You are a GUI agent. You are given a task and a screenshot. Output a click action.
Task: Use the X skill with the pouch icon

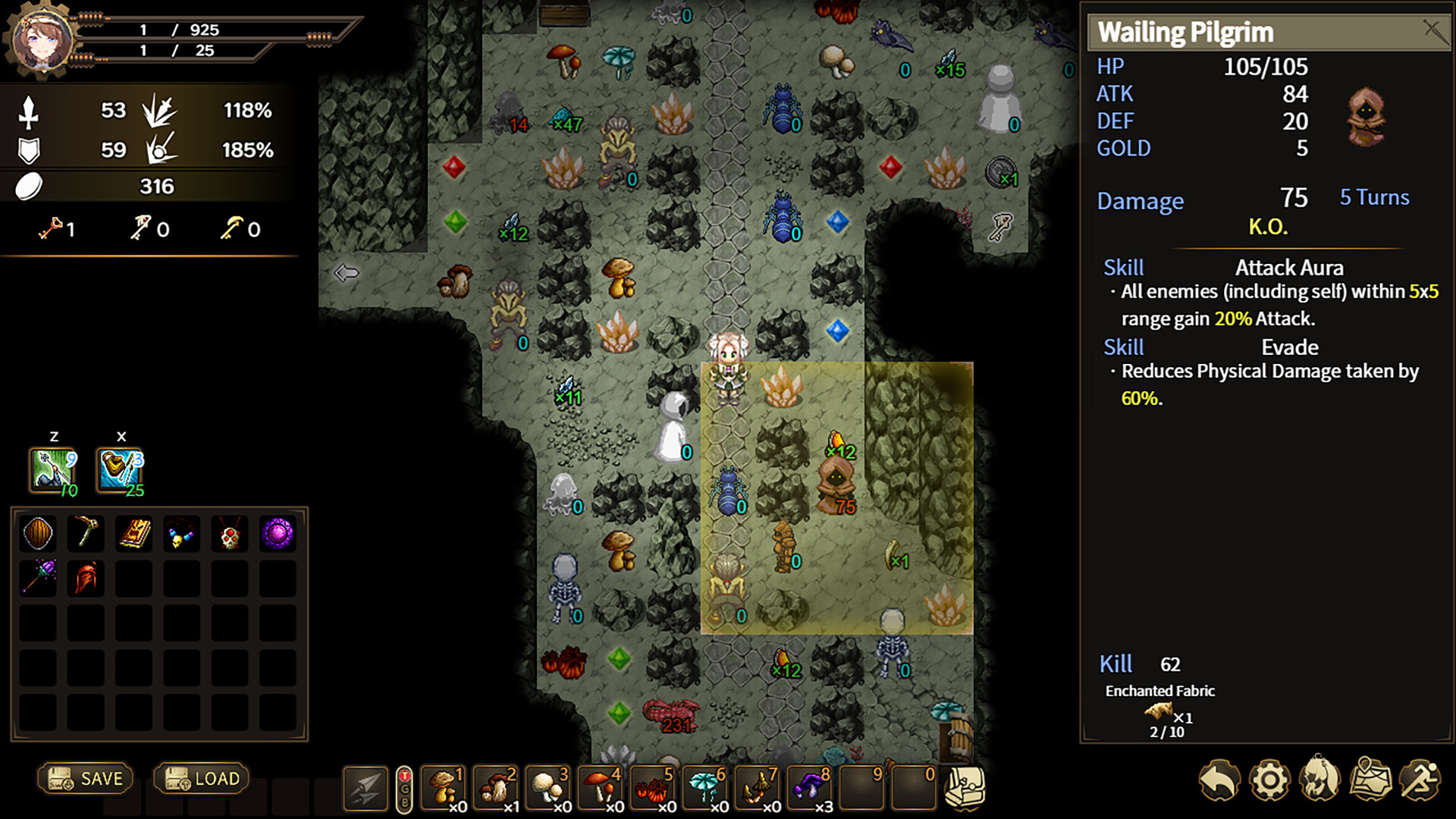tap(120, 470)
